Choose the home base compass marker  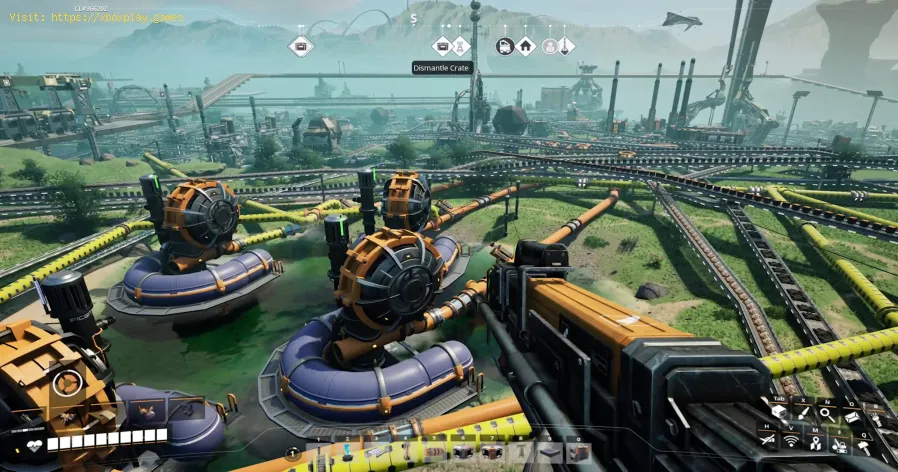(x=525, y=45)
